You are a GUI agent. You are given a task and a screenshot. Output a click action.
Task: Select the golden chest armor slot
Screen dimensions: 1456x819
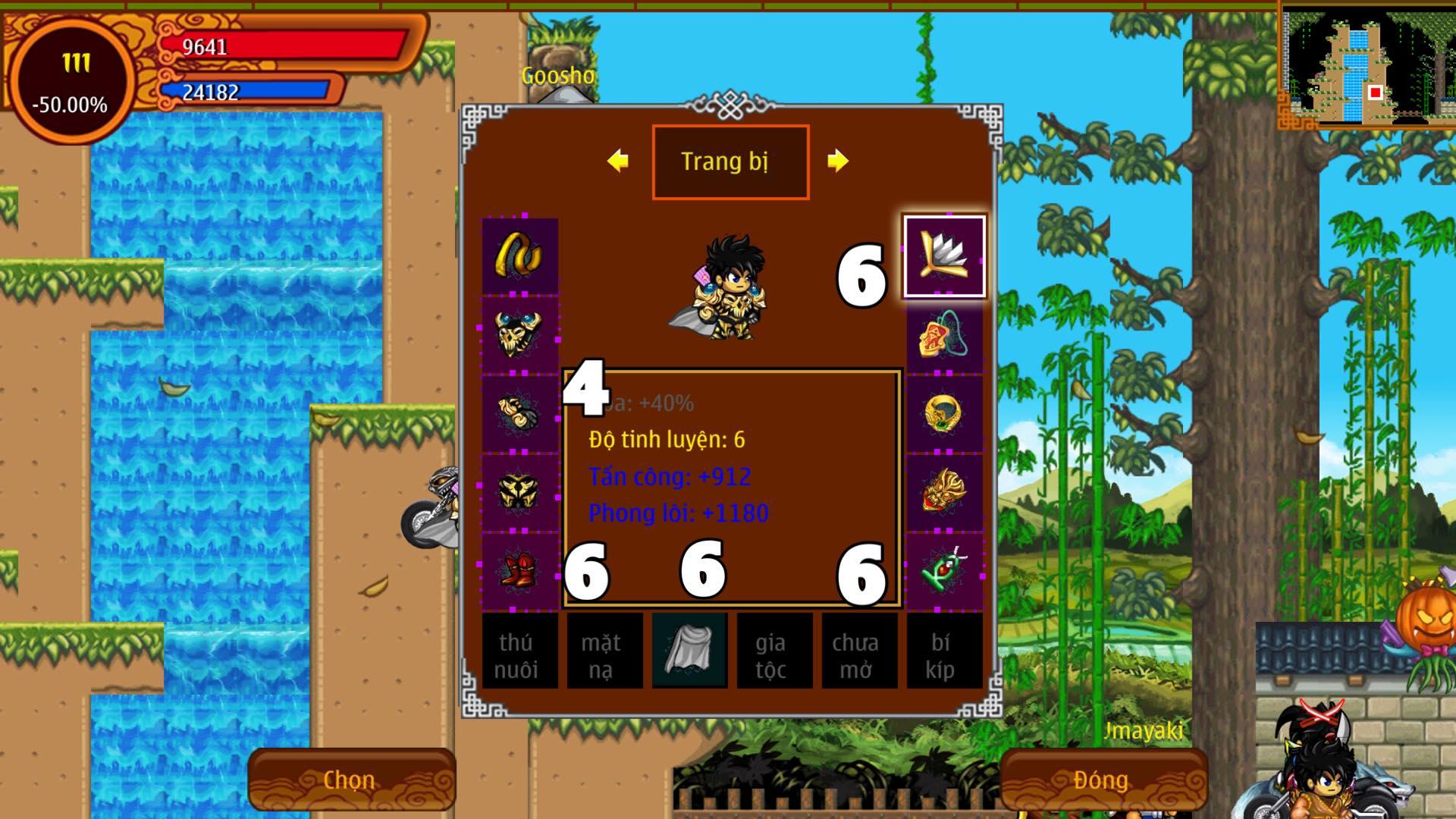click(520, 491)
